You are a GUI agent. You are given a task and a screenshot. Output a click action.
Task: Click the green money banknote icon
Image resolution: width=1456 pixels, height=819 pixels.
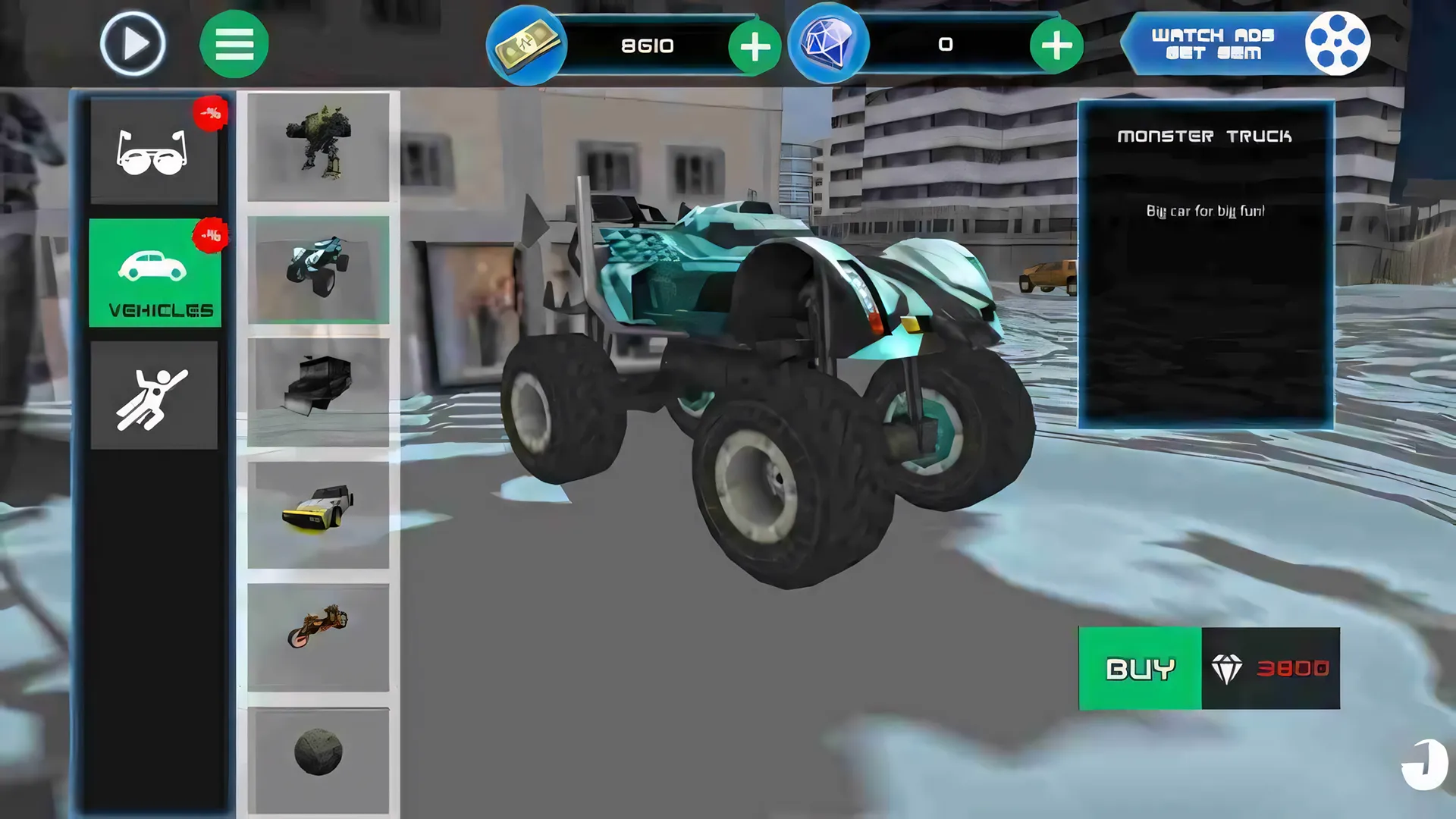coord(526,44)
